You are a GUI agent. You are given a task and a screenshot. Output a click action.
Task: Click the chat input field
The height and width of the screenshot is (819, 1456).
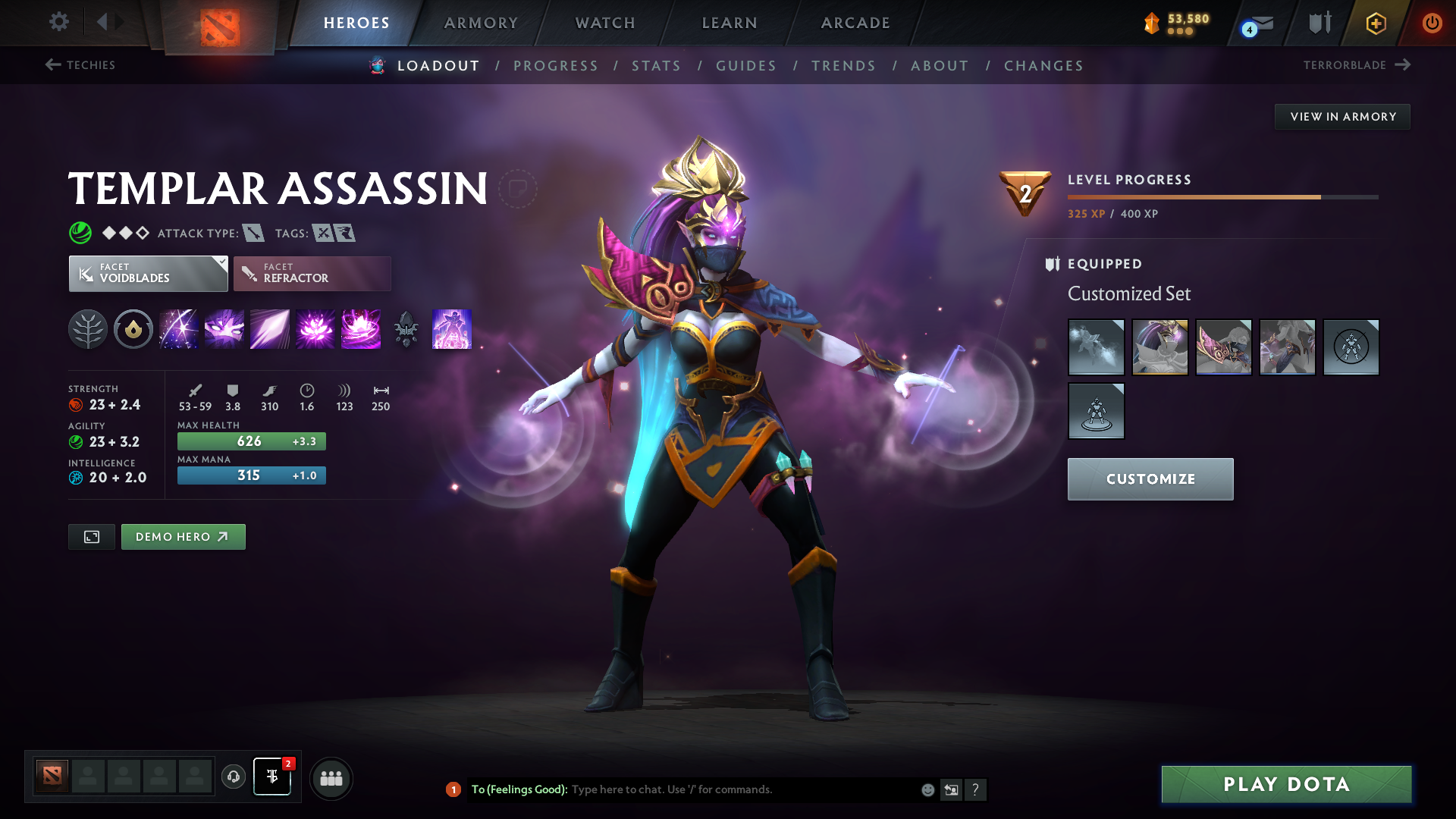point(743,789)
